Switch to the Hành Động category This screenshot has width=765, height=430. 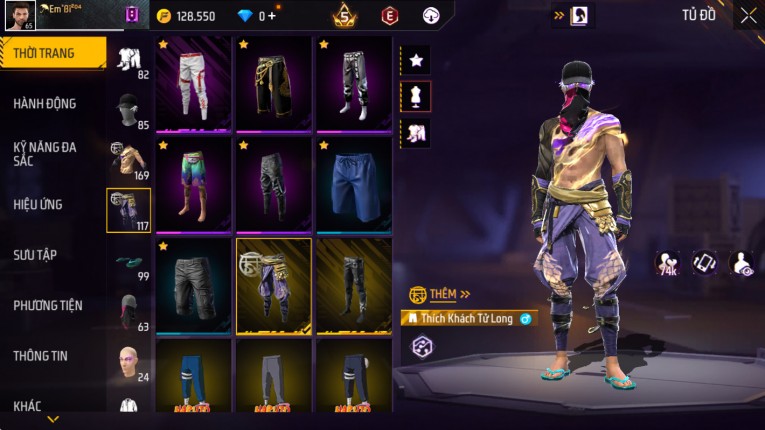[x=45, y=104]
